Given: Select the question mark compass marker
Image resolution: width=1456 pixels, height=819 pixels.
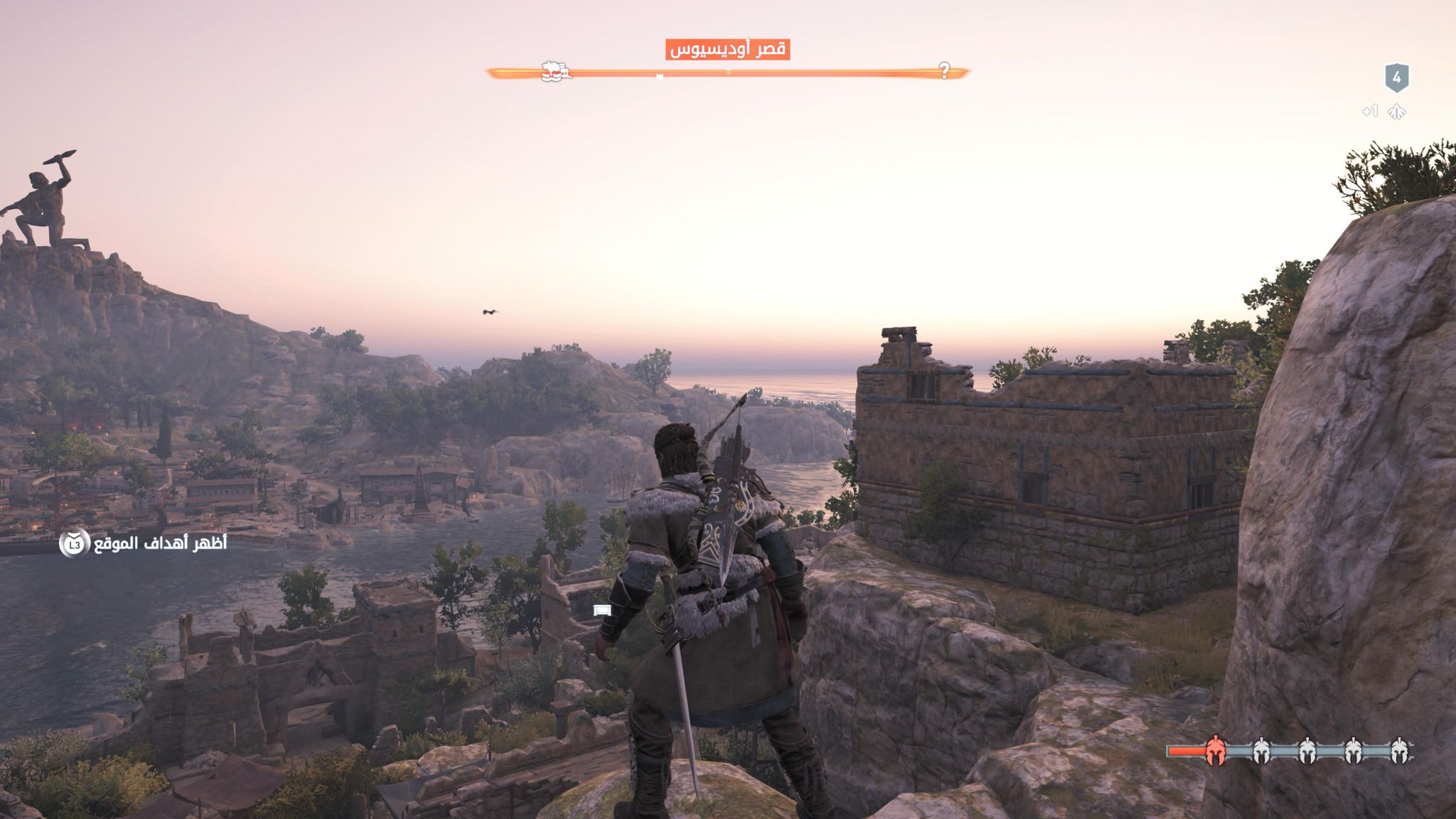Looking at the screenshot, I should tap(944, 70).
